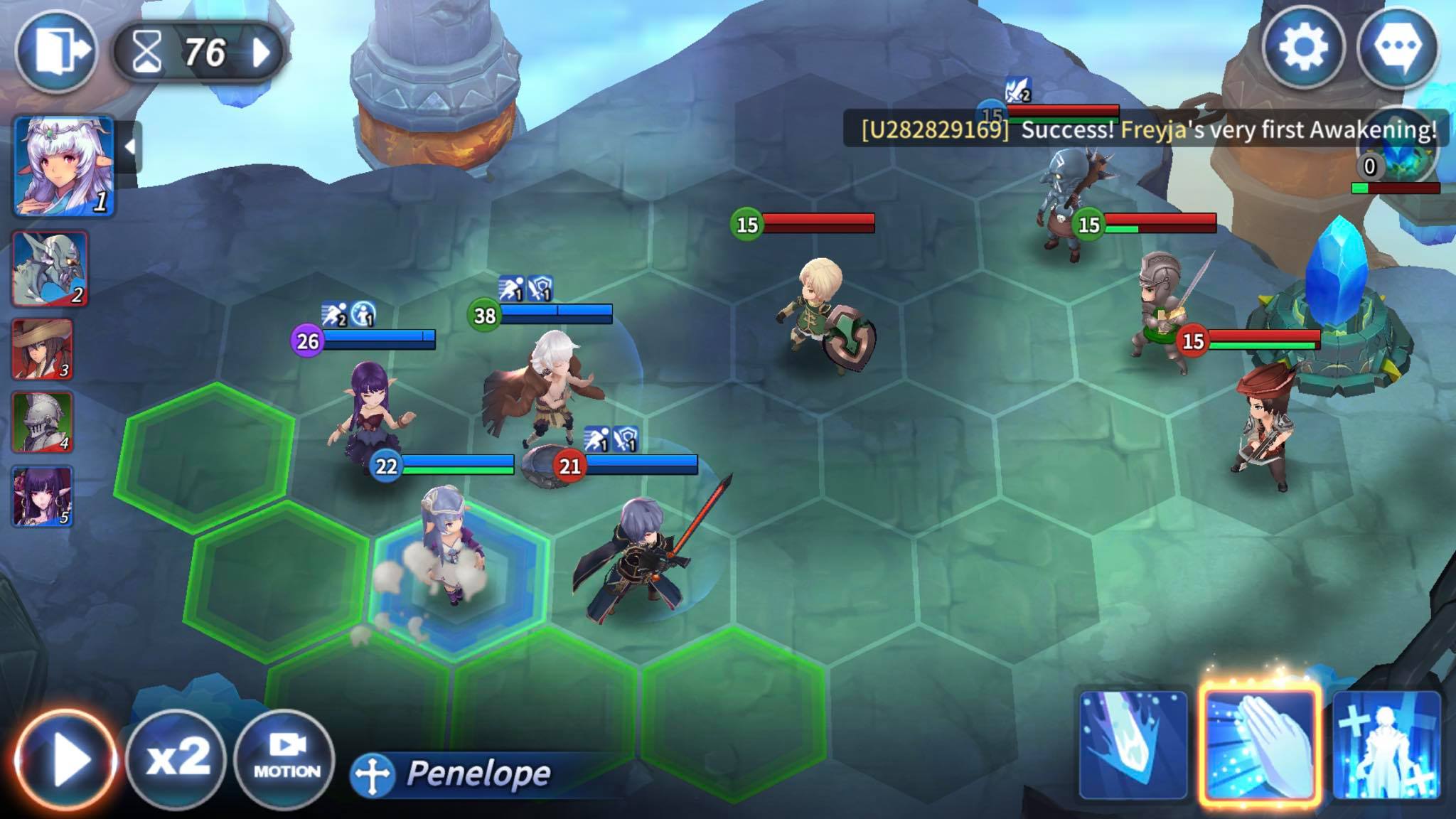Click the Penelope name label

pos(478,773)
